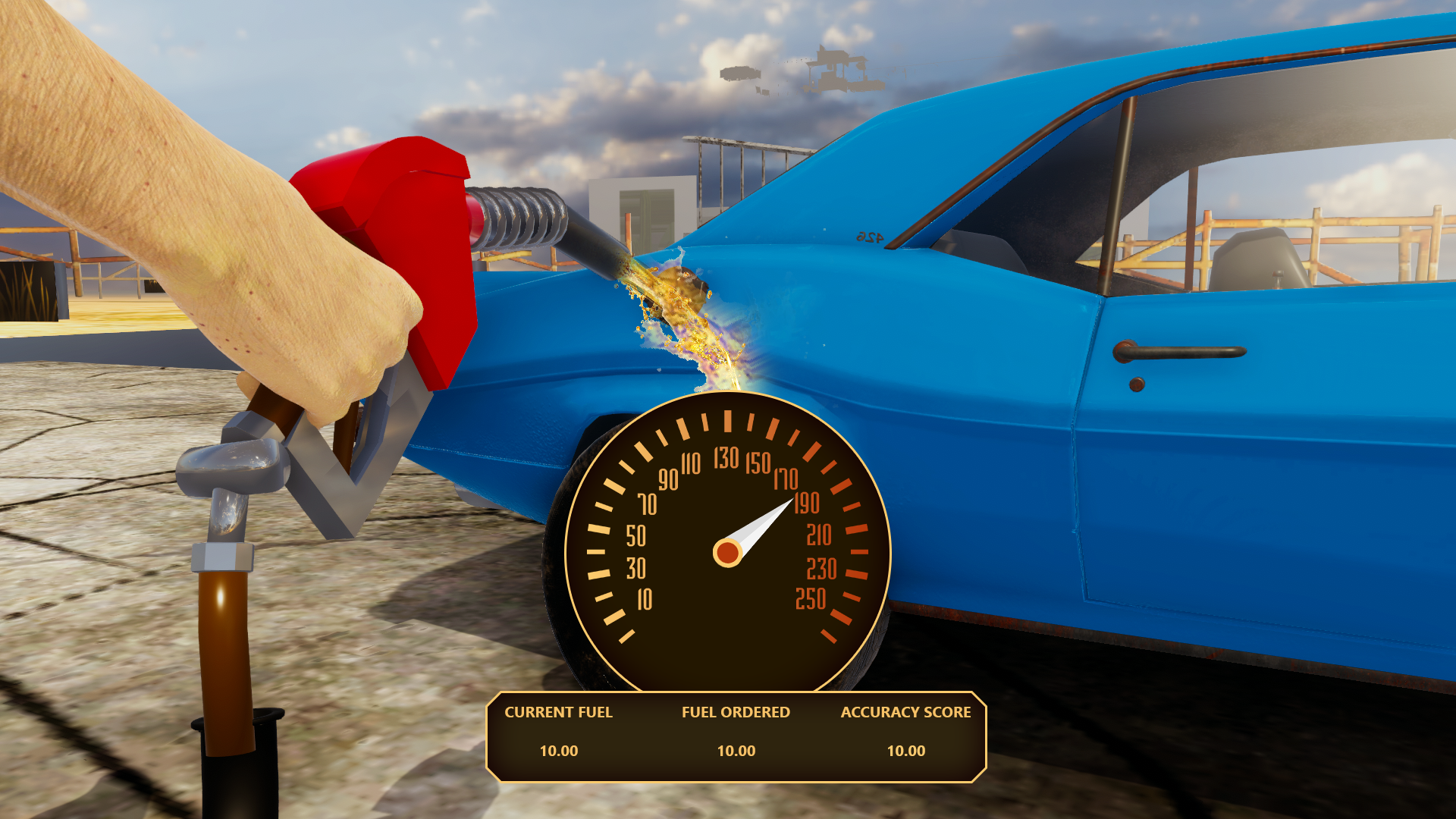Click the ACCURACY SCORE label
Image resolution: width=1456 pixels, height=819 pixels.
click(x=905, y=712)
